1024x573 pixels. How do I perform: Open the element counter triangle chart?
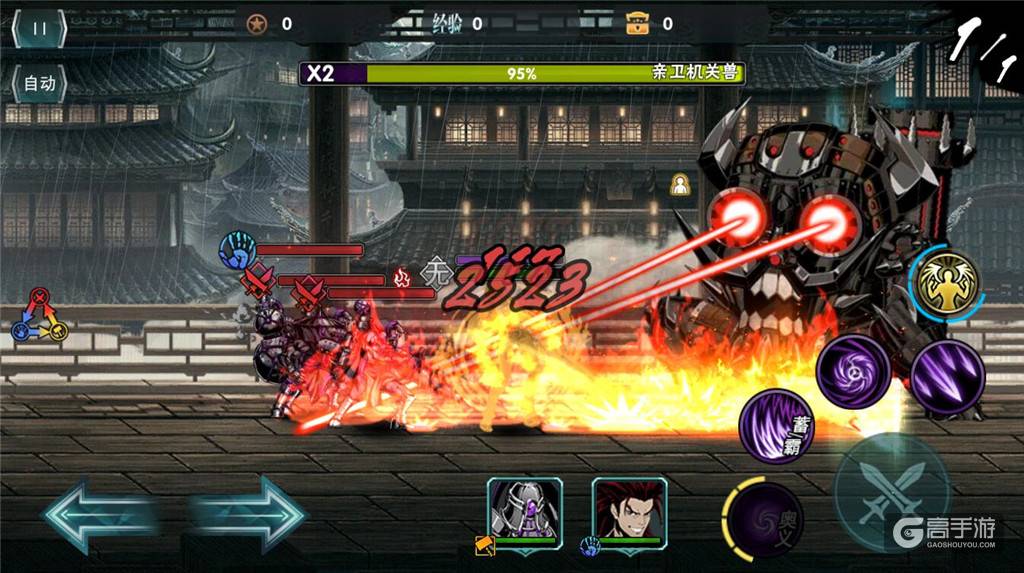tap(39, 315)
